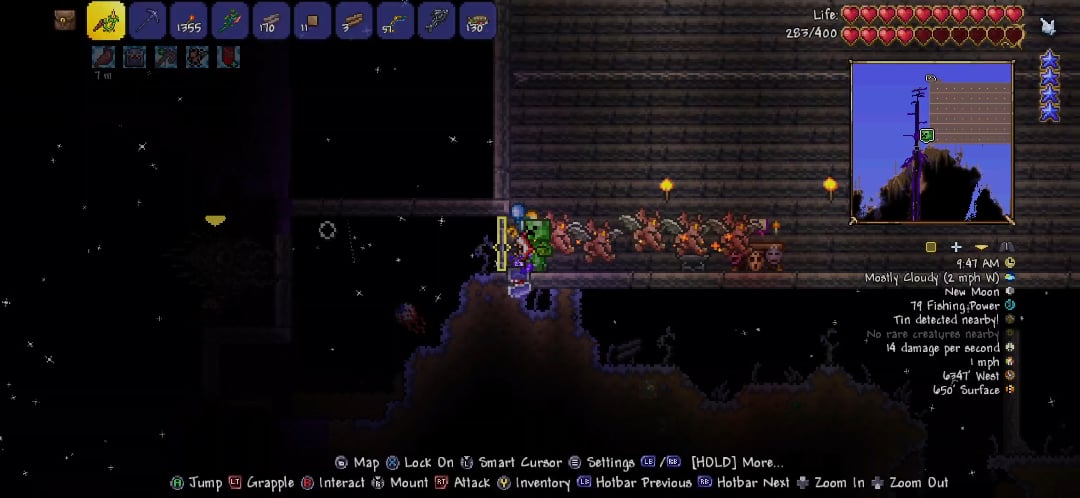The height and width of the screenshot is (498, 1080).
Task: Choose the torch stack of 1355
Action: click(x=189, y=20)
